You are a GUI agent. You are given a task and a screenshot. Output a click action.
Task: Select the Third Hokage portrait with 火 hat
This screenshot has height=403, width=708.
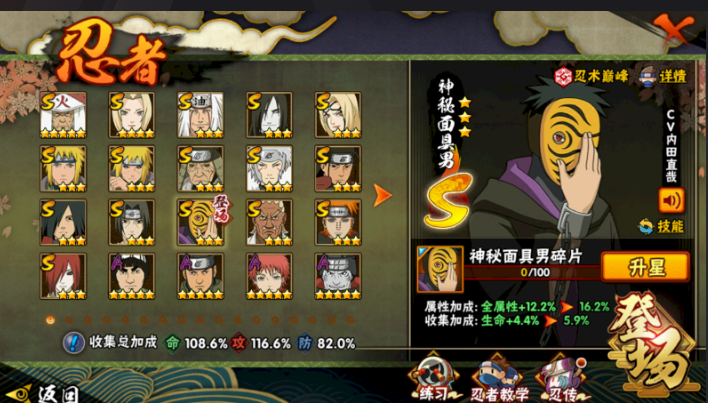63,114
